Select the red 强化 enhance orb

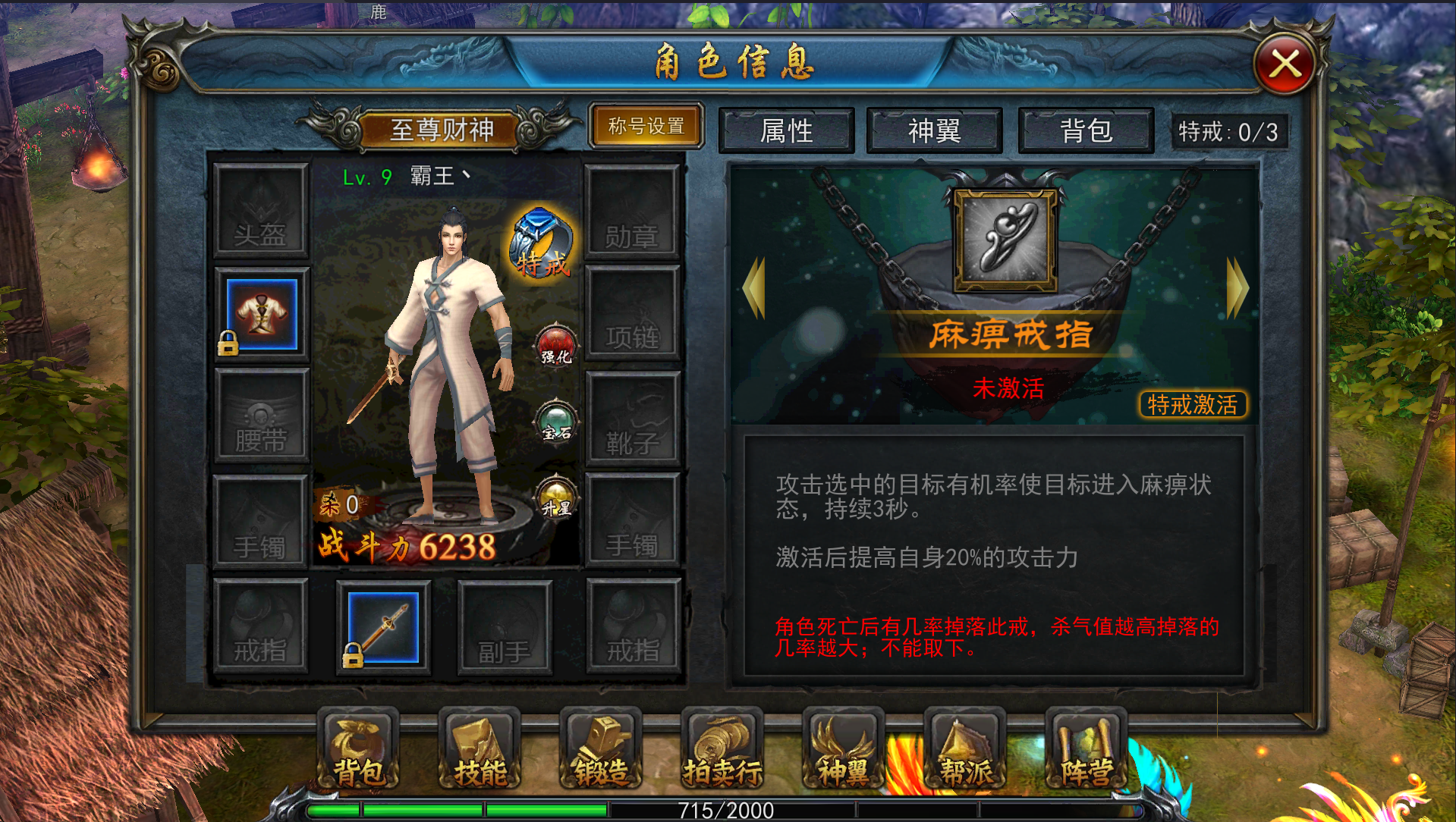point(555,348)
